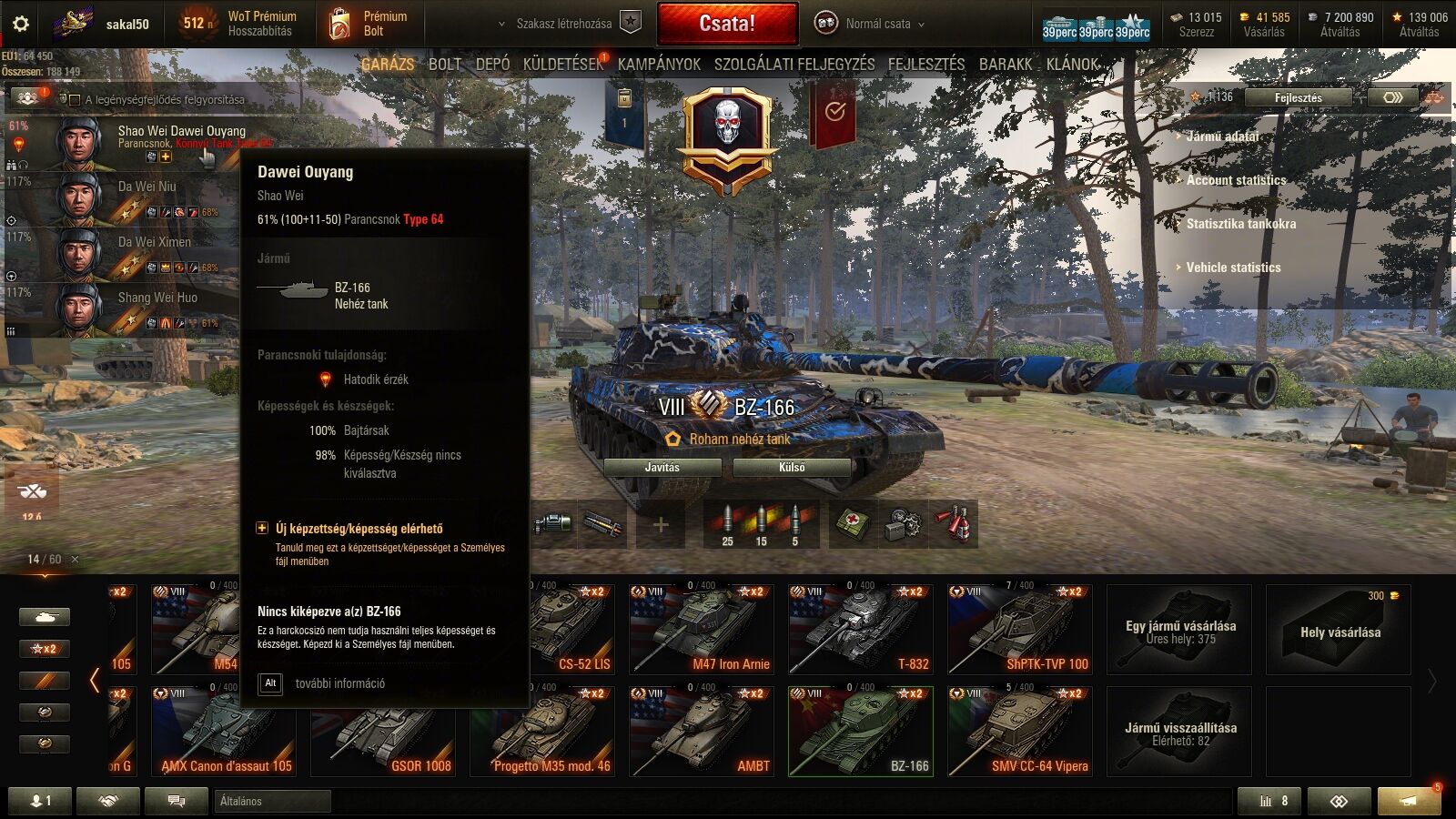Screen dimensions: 1456x819
Task: Choose the SMV CC-64 Vipera tank
Action: click(x=1019, y=731)
